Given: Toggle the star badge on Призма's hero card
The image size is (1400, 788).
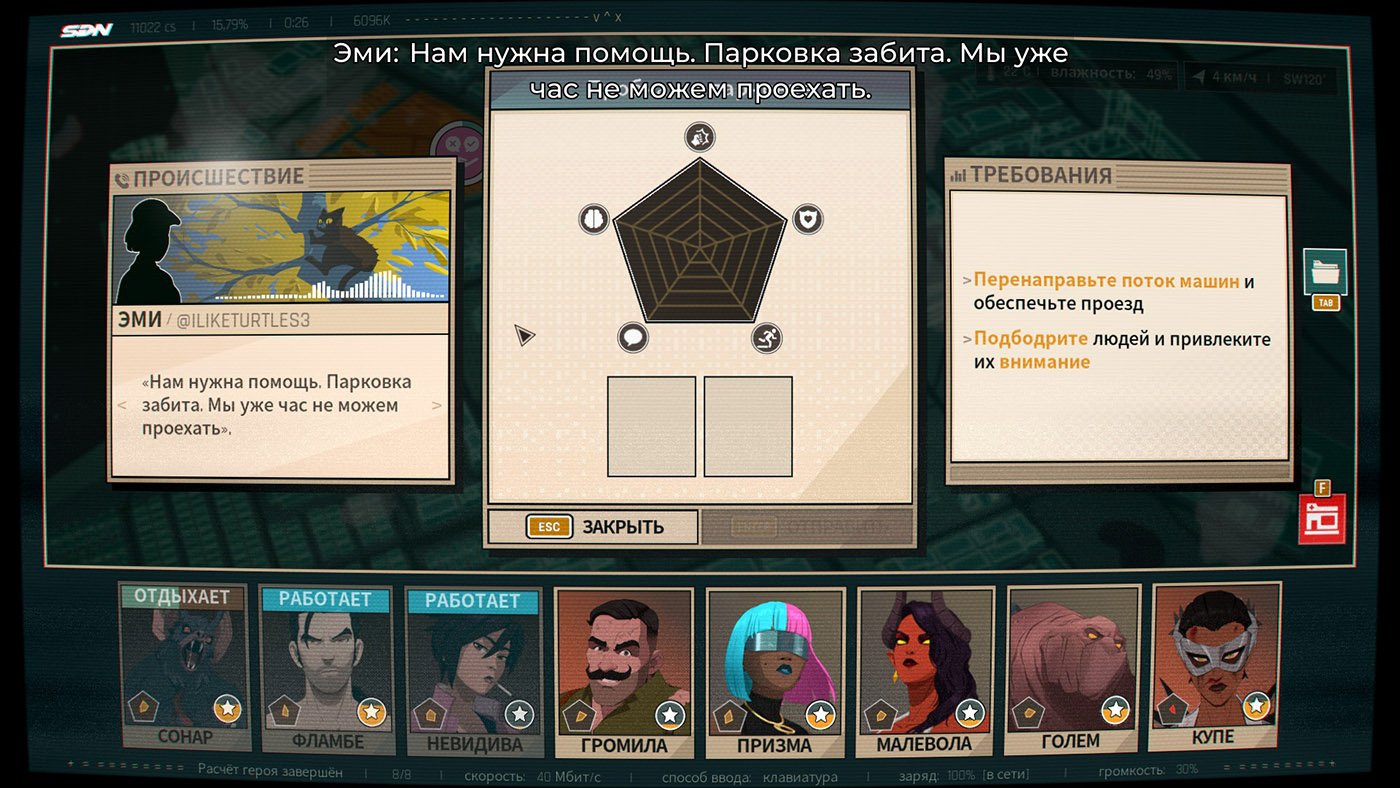Looking at the screenshot, I should click(819, 716).
